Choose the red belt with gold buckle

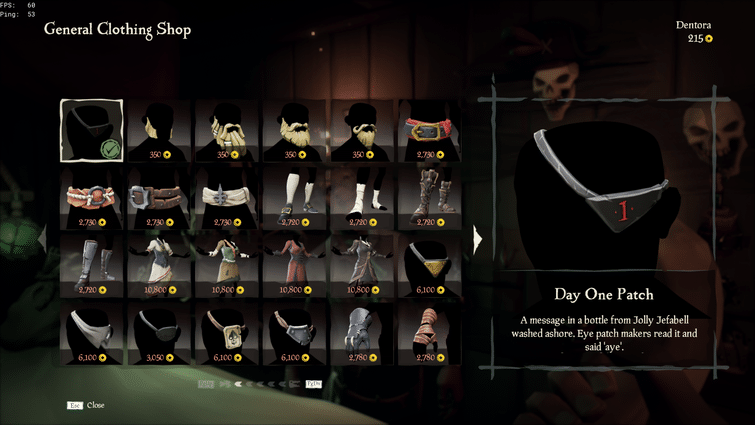point(430,131)
